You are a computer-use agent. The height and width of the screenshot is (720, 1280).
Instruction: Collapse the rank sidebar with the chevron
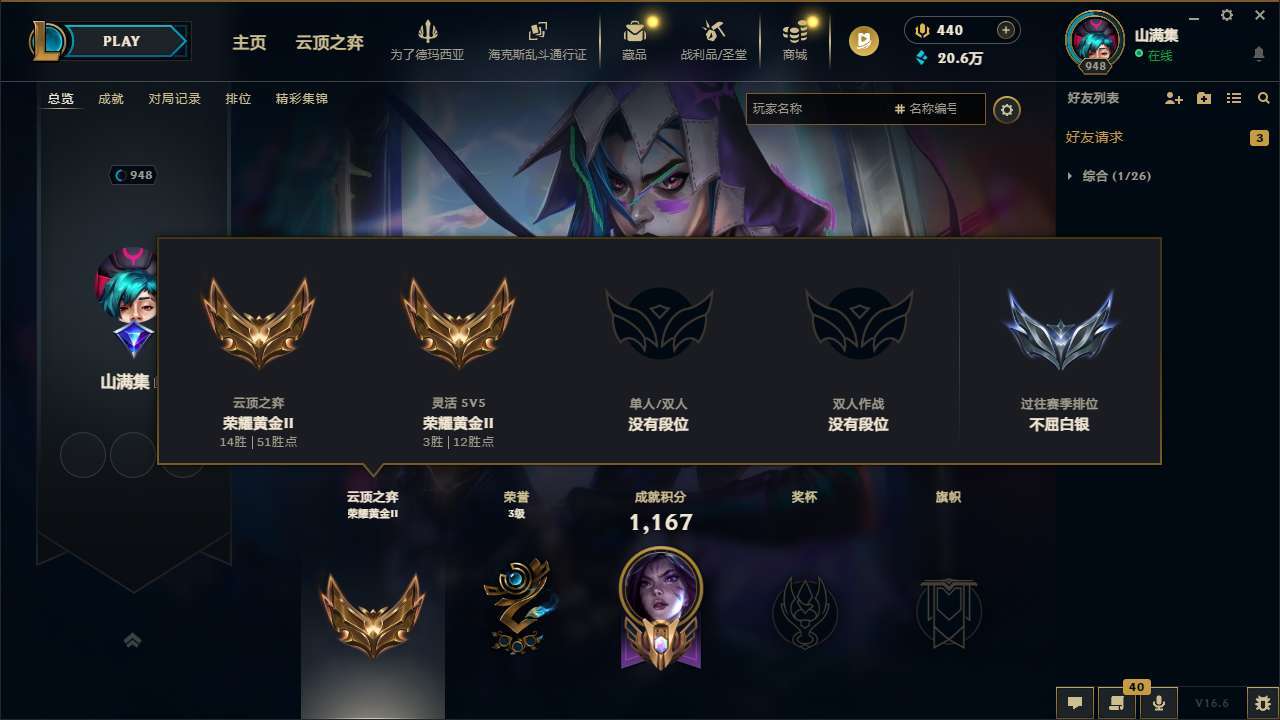(133, 640)
